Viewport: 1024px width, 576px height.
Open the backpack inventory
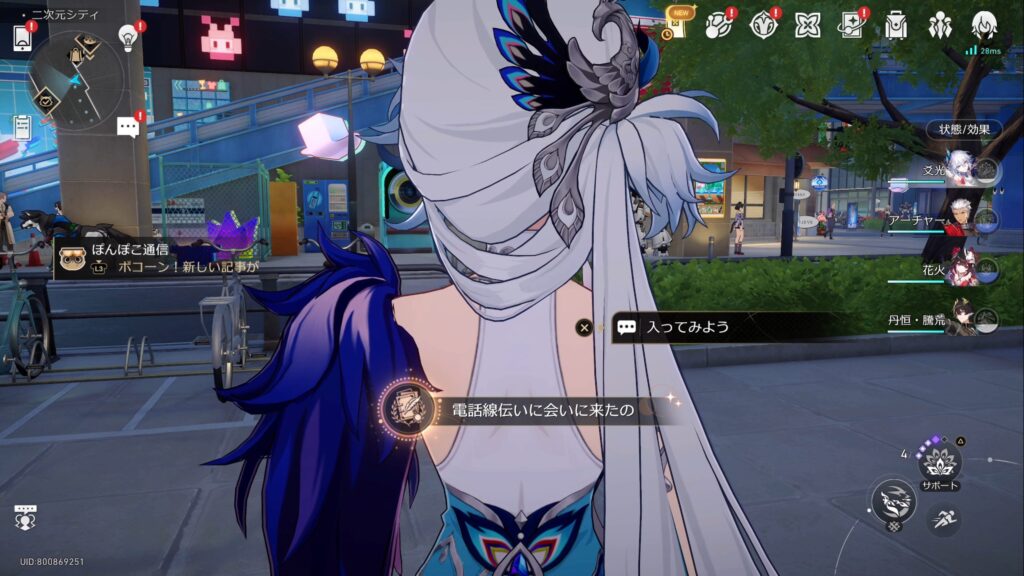tap(895, 25)
